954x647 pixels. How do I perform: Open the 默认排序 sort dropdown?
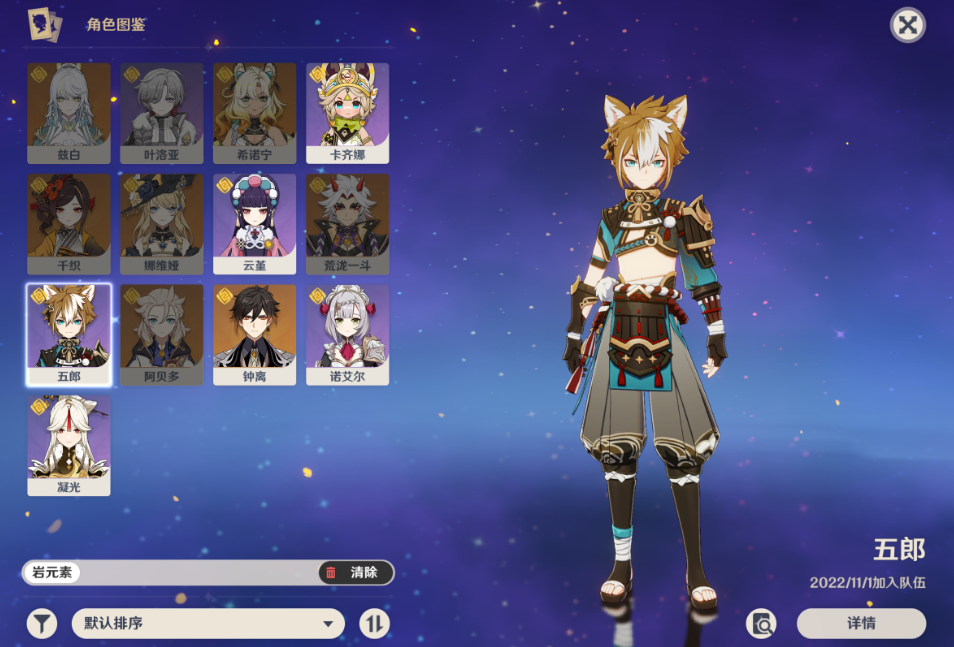pyautogui.click(x=208, y=624)
